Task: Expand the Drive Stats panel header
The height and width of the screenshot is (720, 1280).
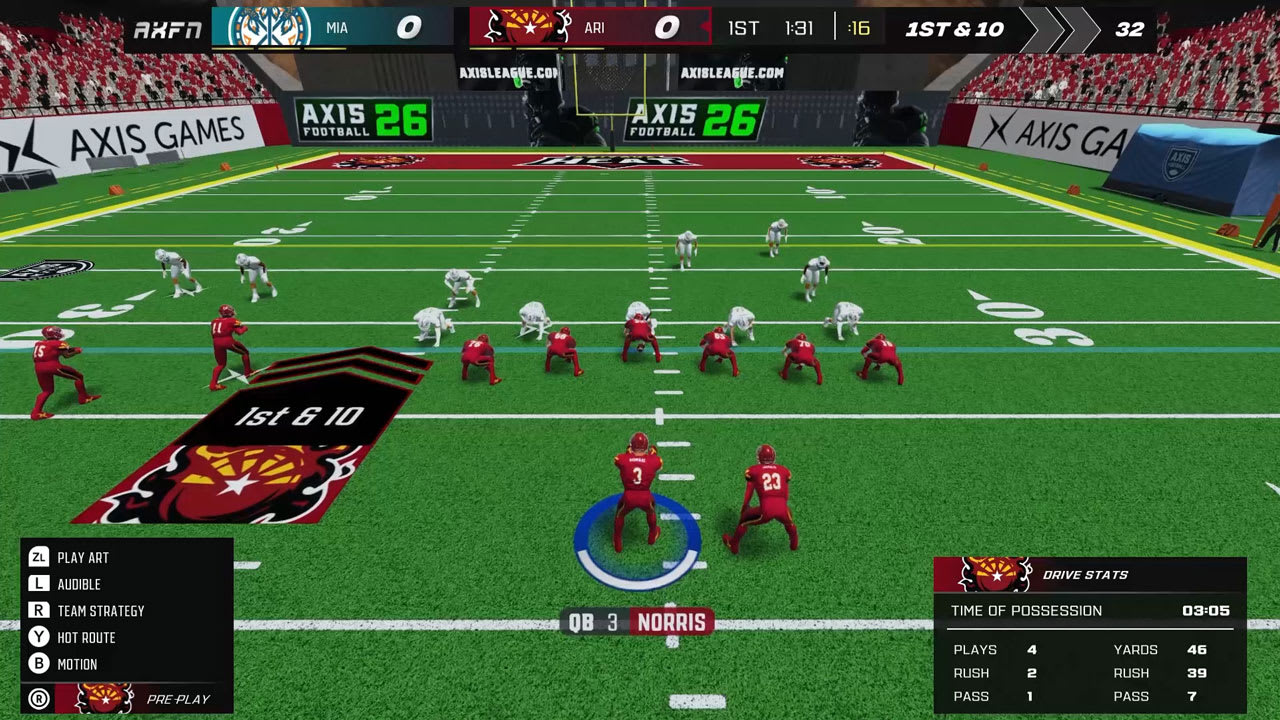Action: 1085,574
